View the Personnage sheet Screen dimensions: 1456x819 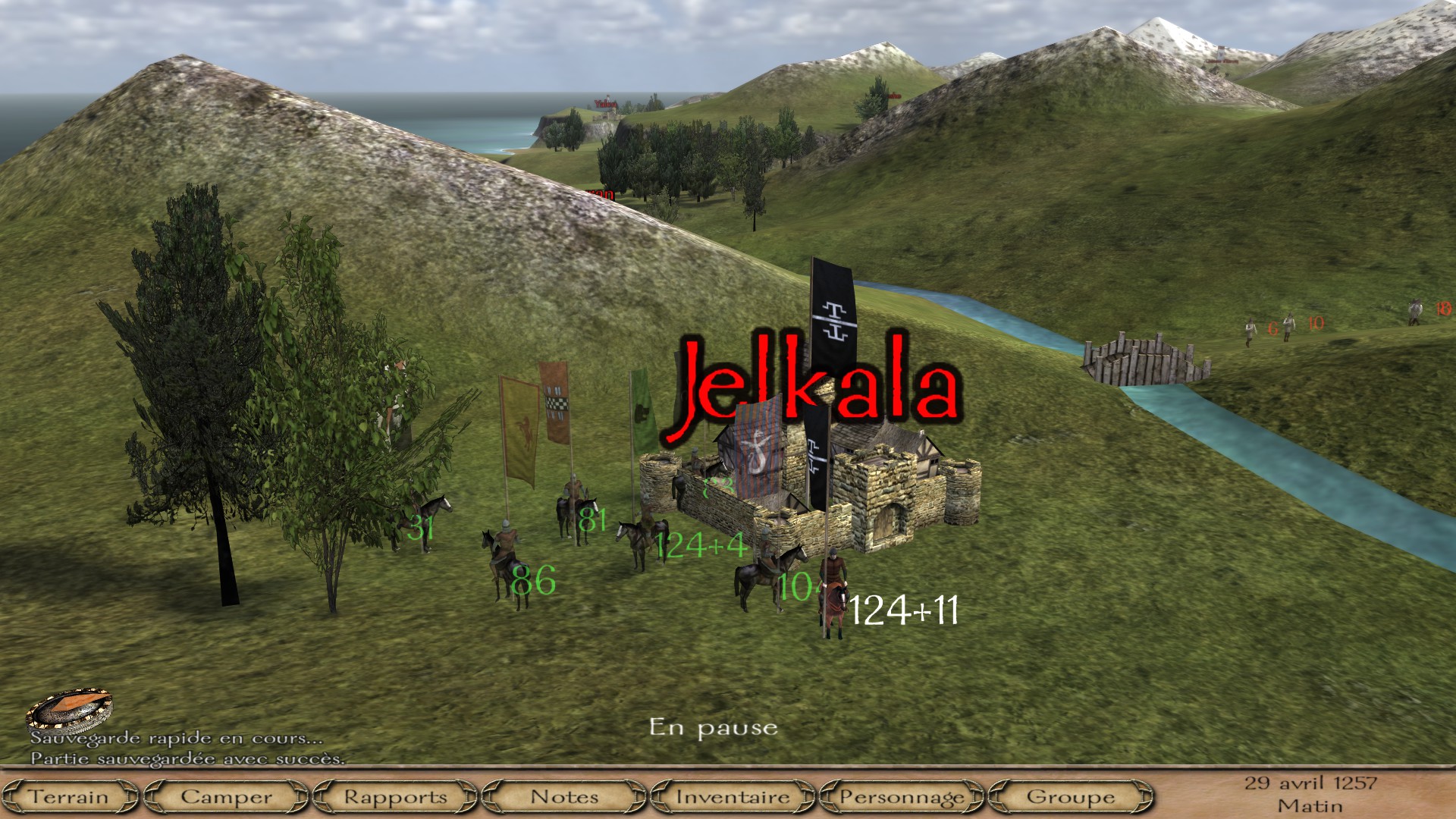(902, 797)
